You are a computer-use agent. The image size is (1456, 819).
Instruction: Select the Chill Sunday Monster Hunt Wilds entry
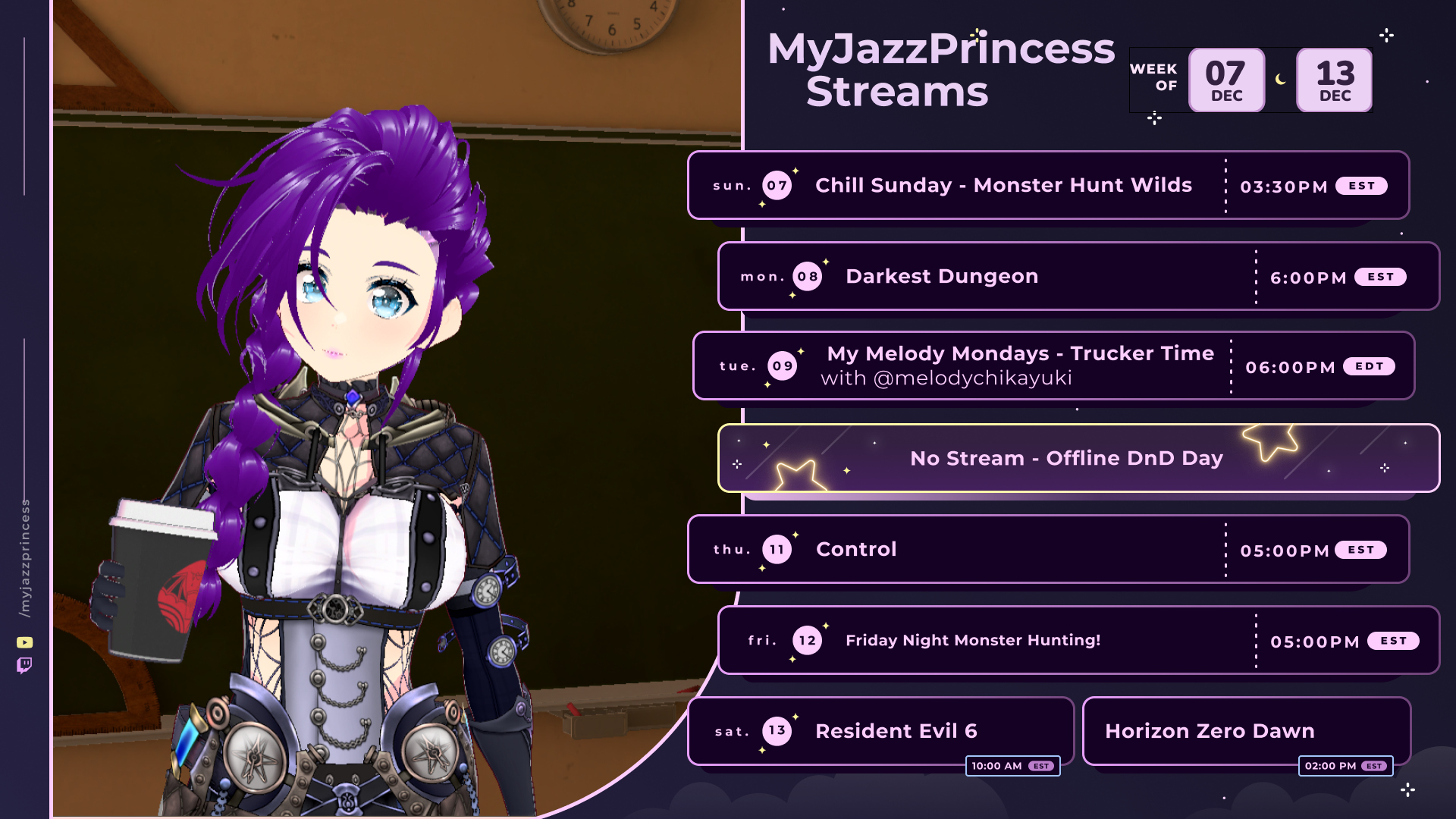1003,186
